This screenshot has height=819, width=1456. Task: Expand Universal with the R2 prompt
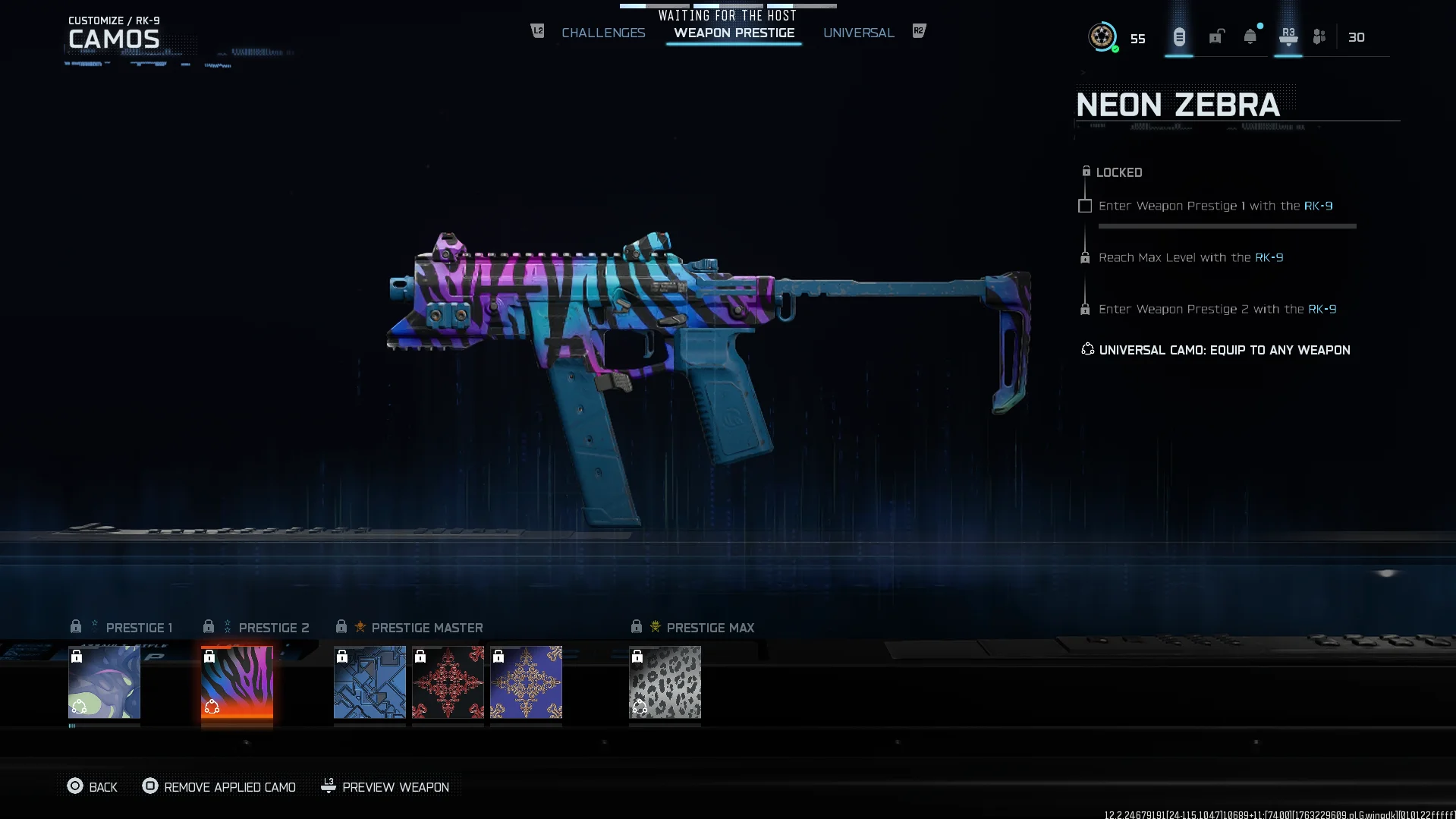pyautogui.click(x=918, y=31)
